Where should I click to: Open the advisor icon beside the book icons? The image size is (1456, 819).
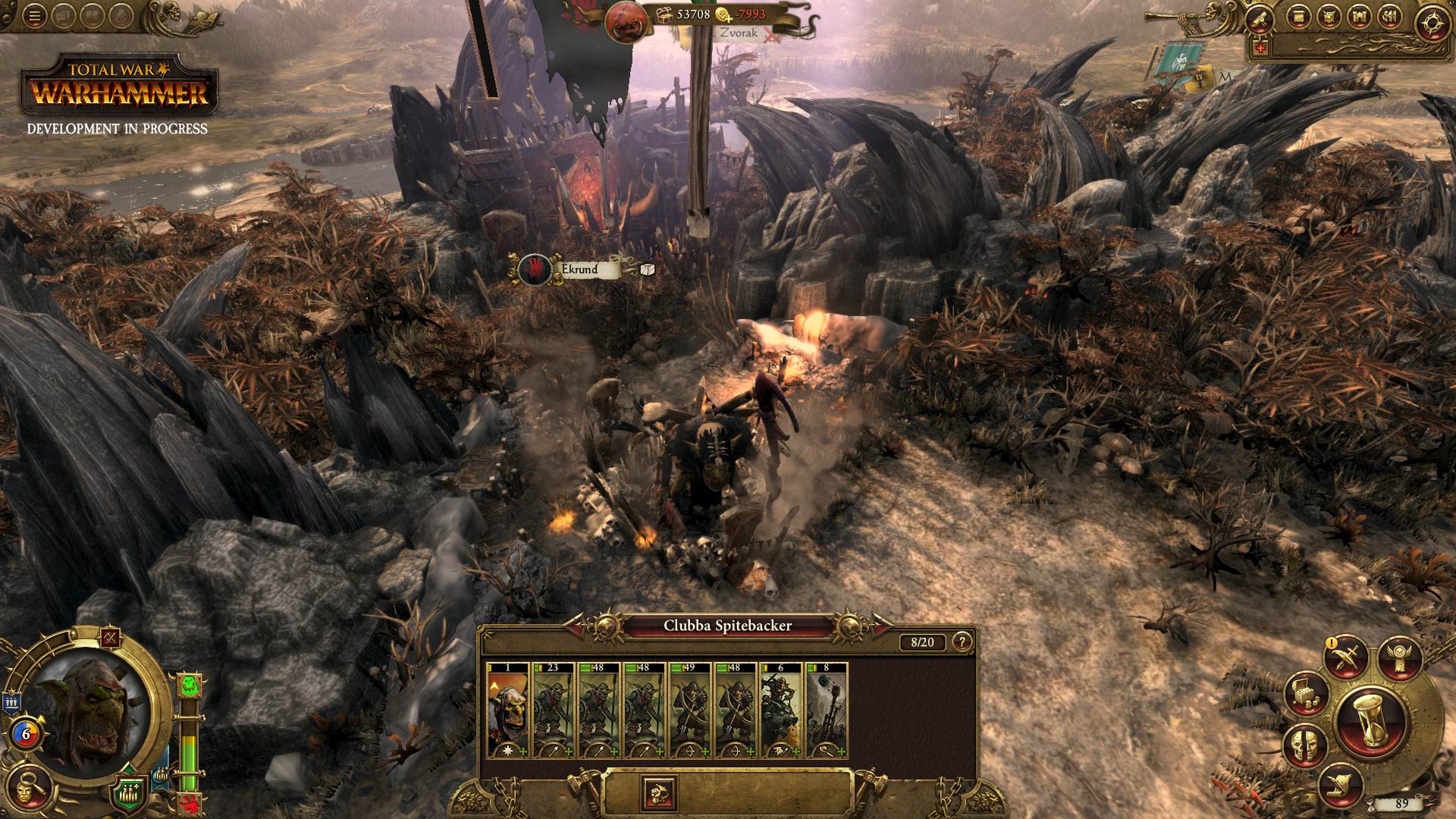(x=121, y=16)
